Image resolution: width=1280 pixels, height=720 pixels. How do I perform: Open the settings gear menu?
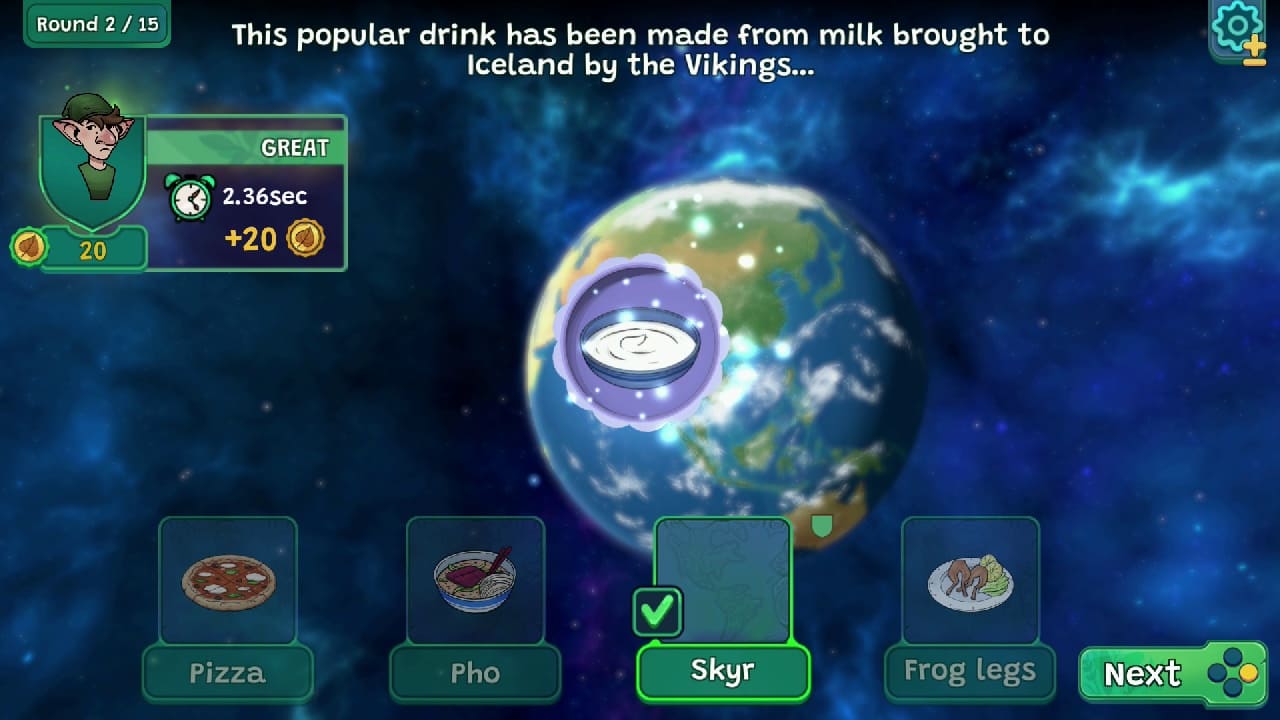coord(1237,26)
